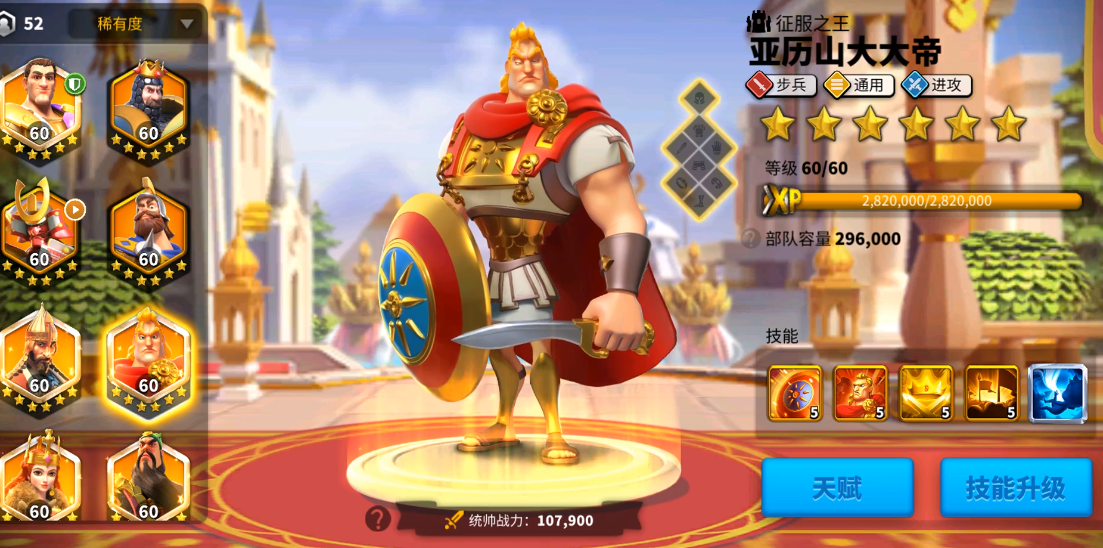Click the 技能升级 skill upgrade button

[1015, 488]
